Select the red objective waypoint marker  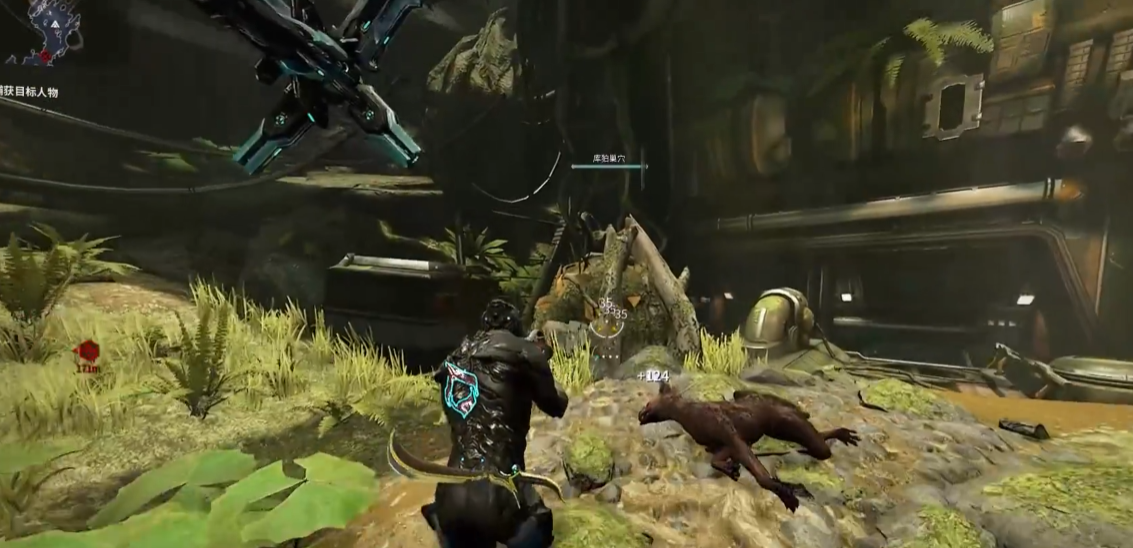click(x=87, y=351)
